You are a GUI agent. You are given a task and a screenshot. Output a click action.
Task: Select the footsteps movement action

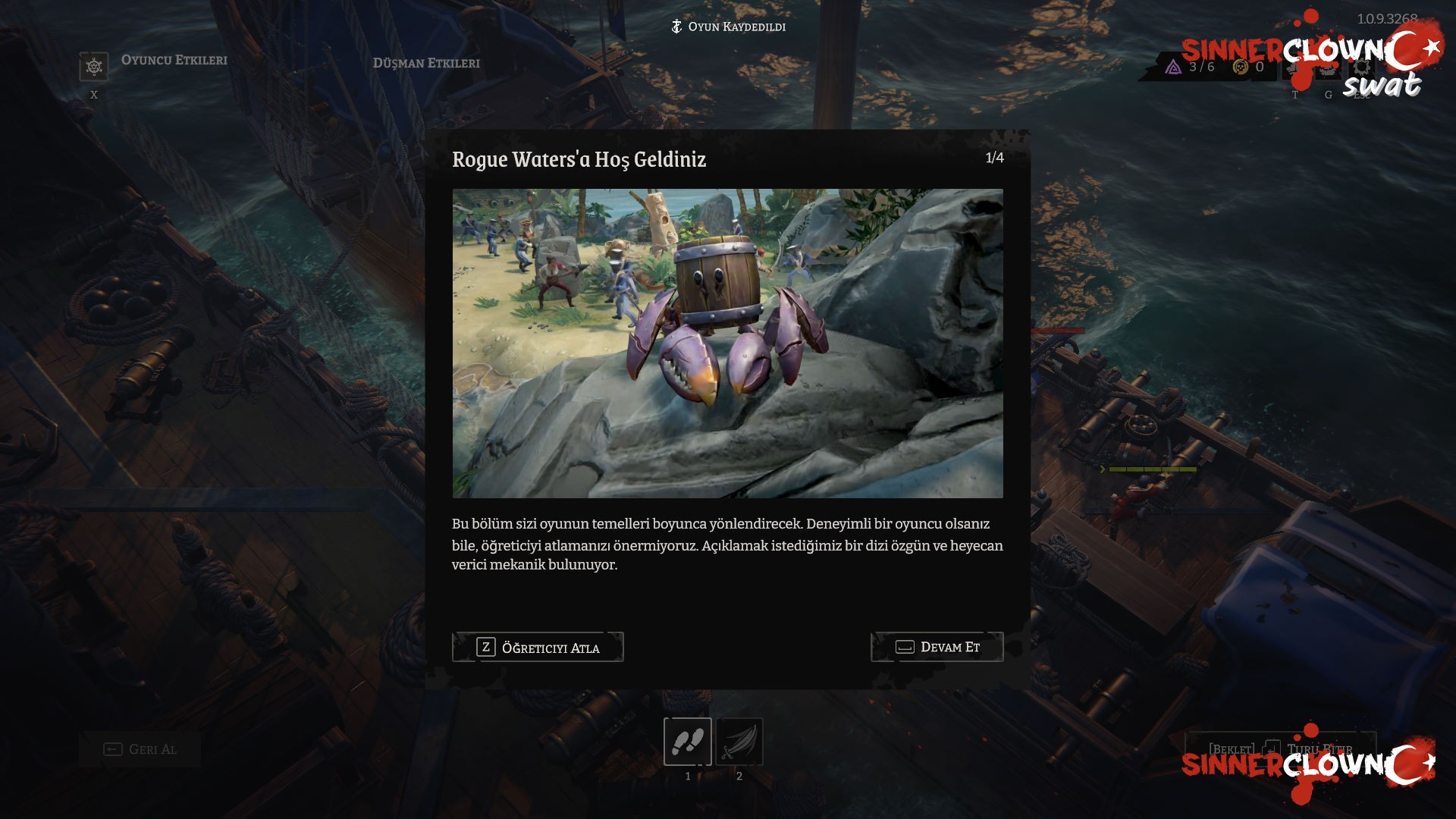pyautogui.click(x=687, y=741)
